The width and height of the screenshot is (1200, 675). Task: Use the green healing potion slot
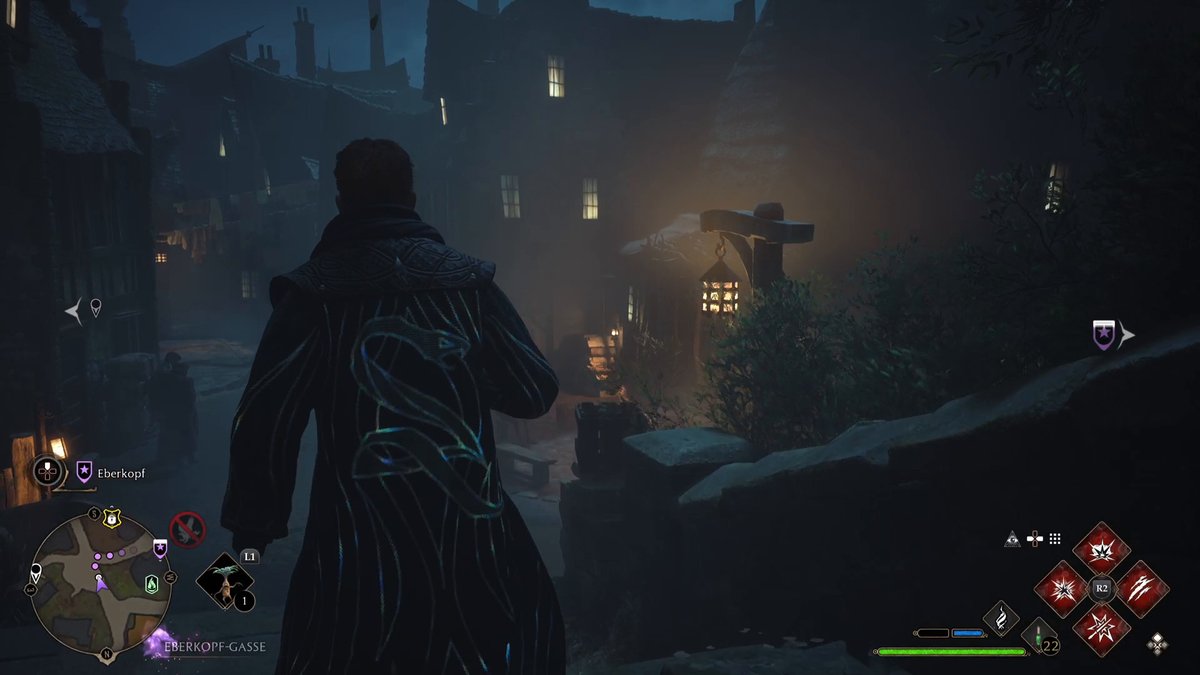[1039, 637]
